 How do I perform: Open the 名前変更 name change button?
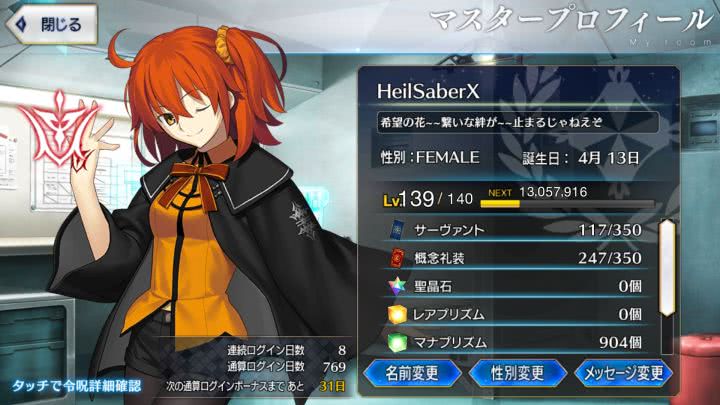413,374
